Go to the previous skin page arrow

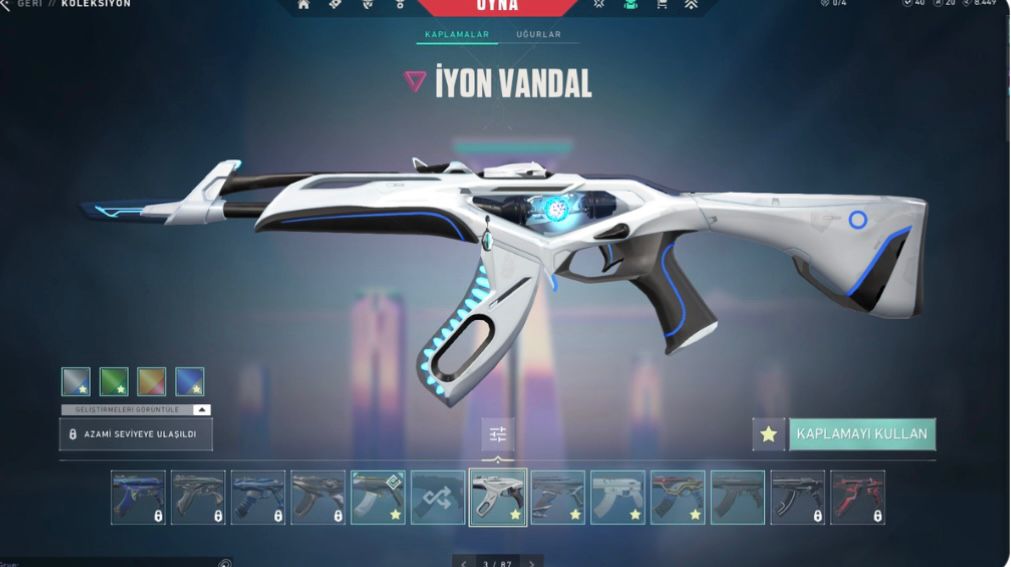(464, 562)
